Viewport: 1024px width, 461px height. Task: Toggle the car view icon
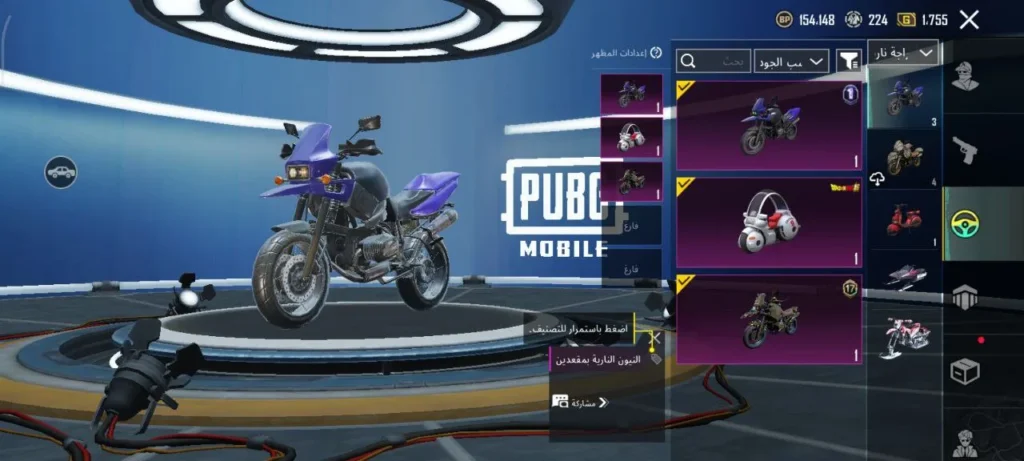point(61,171)
